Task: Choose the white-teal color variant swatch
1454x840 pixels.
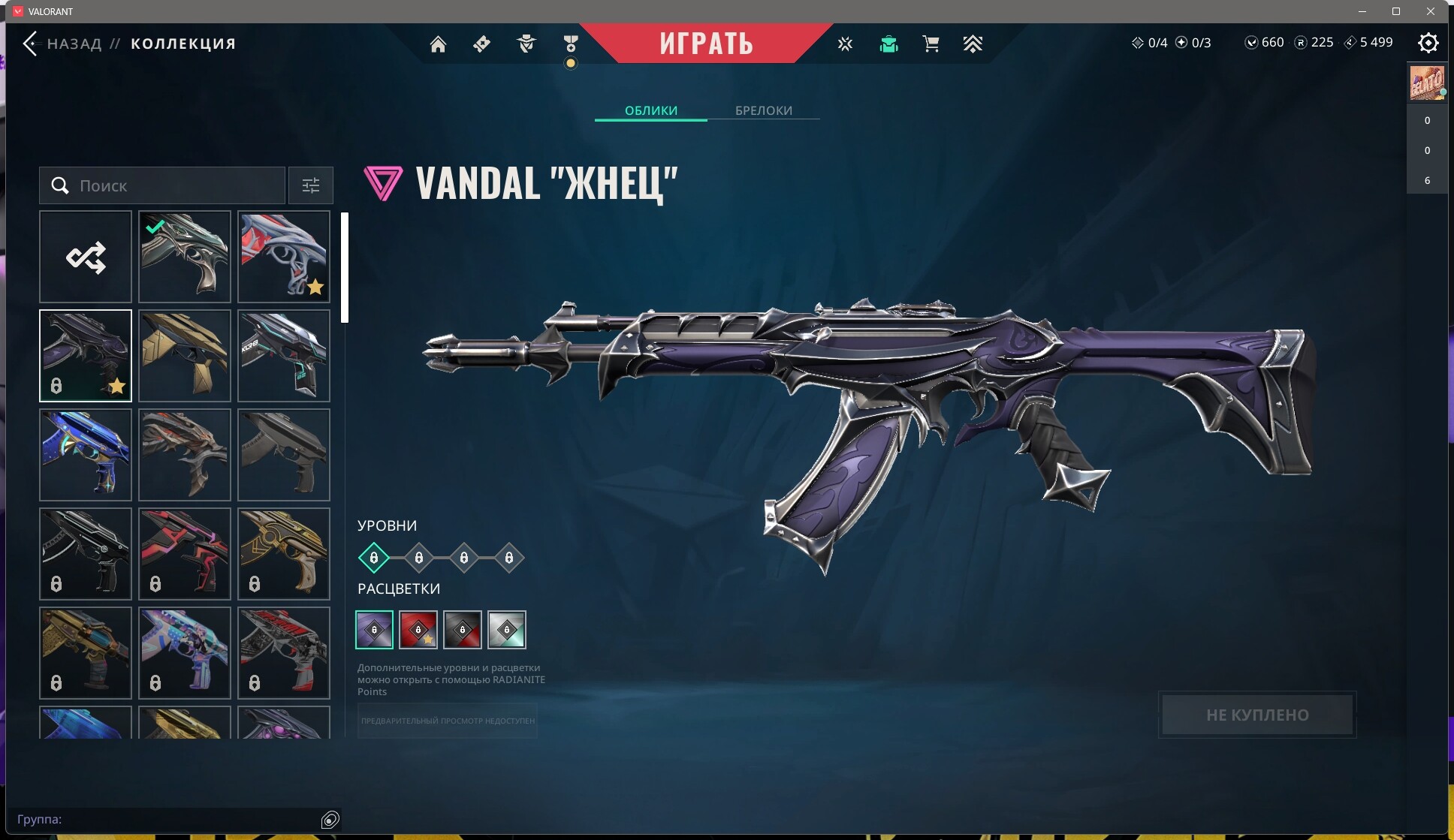Action: (x=507, y=630)
